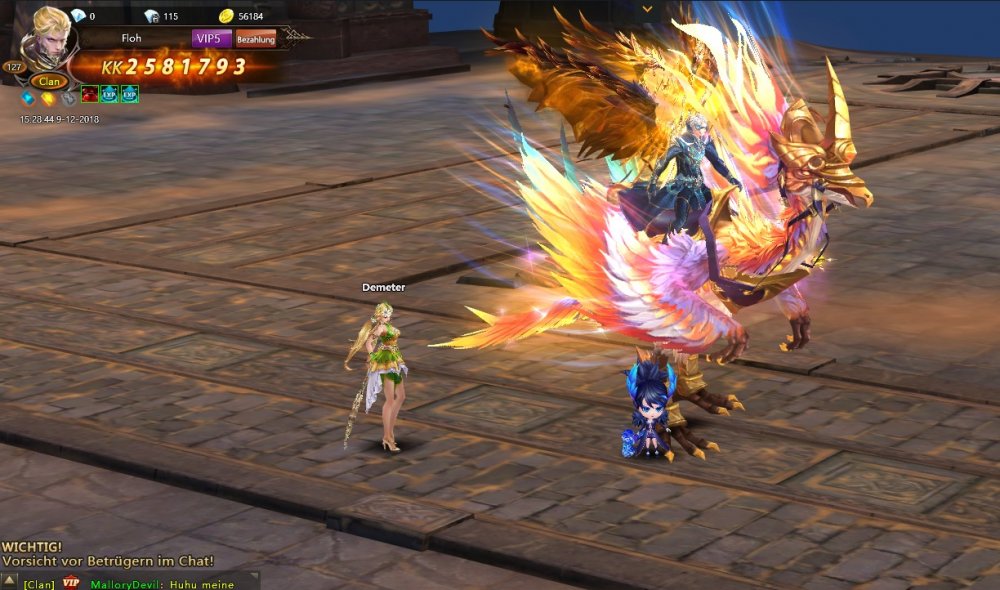Expand the top dropdown chevron arrow

(x=647, y=8)
